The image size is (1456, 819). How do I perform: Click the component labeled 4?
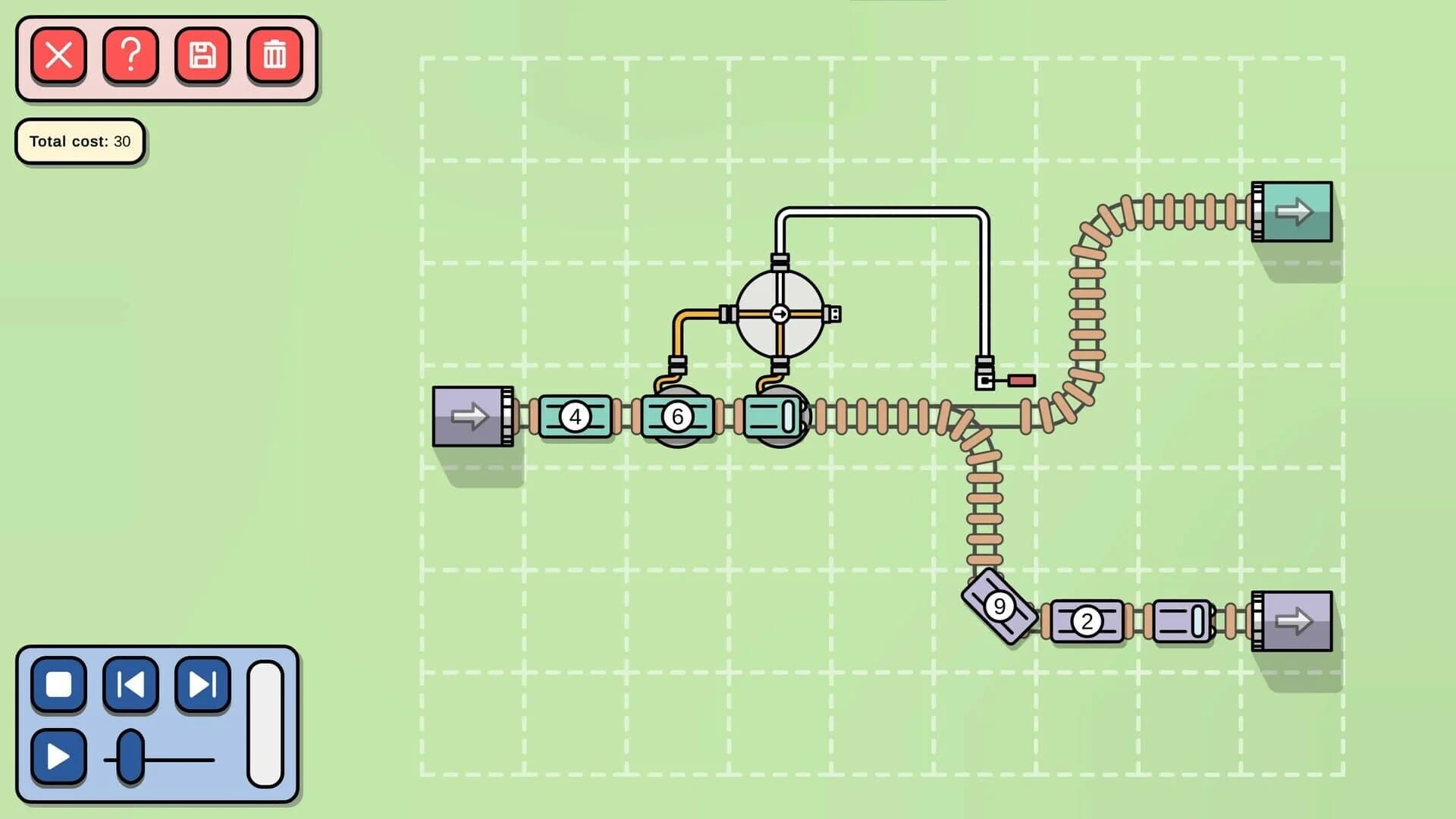575,416
